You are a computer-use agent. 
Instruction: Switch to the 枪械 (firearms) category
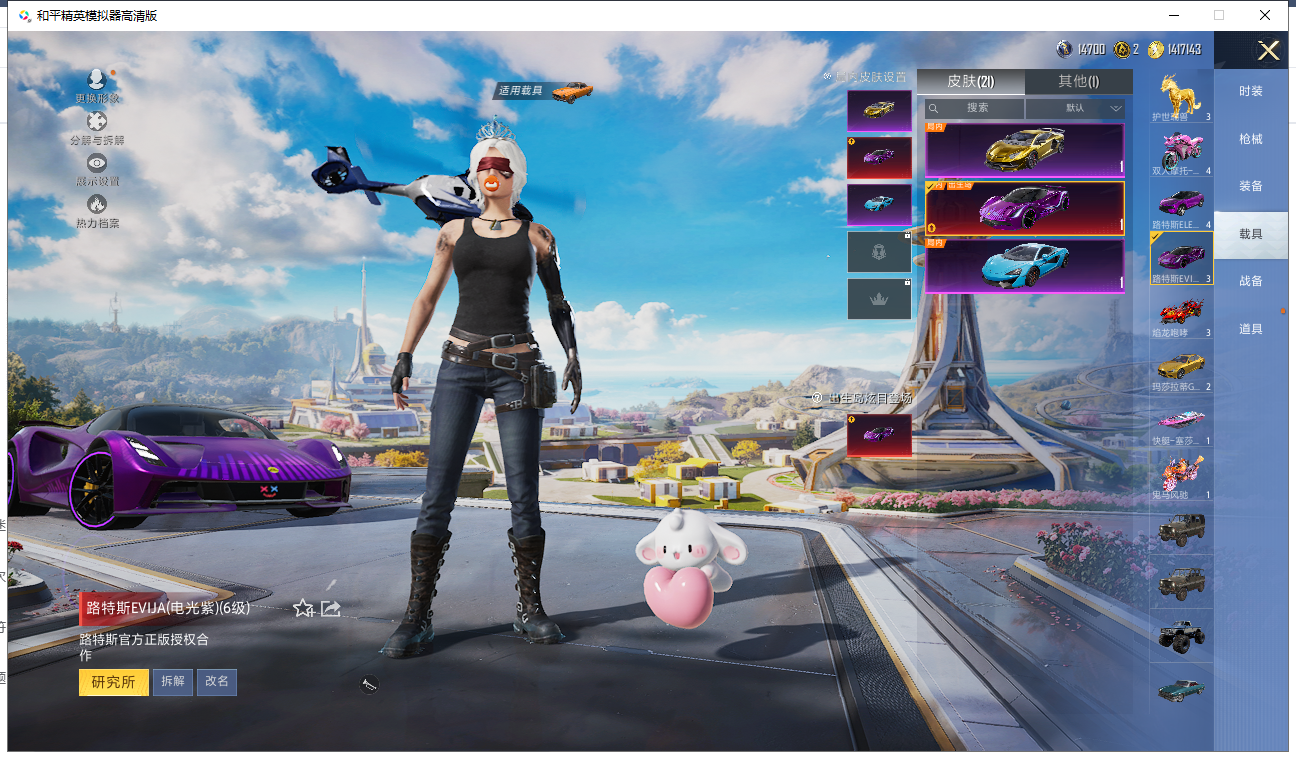(x=1250, y=139)
